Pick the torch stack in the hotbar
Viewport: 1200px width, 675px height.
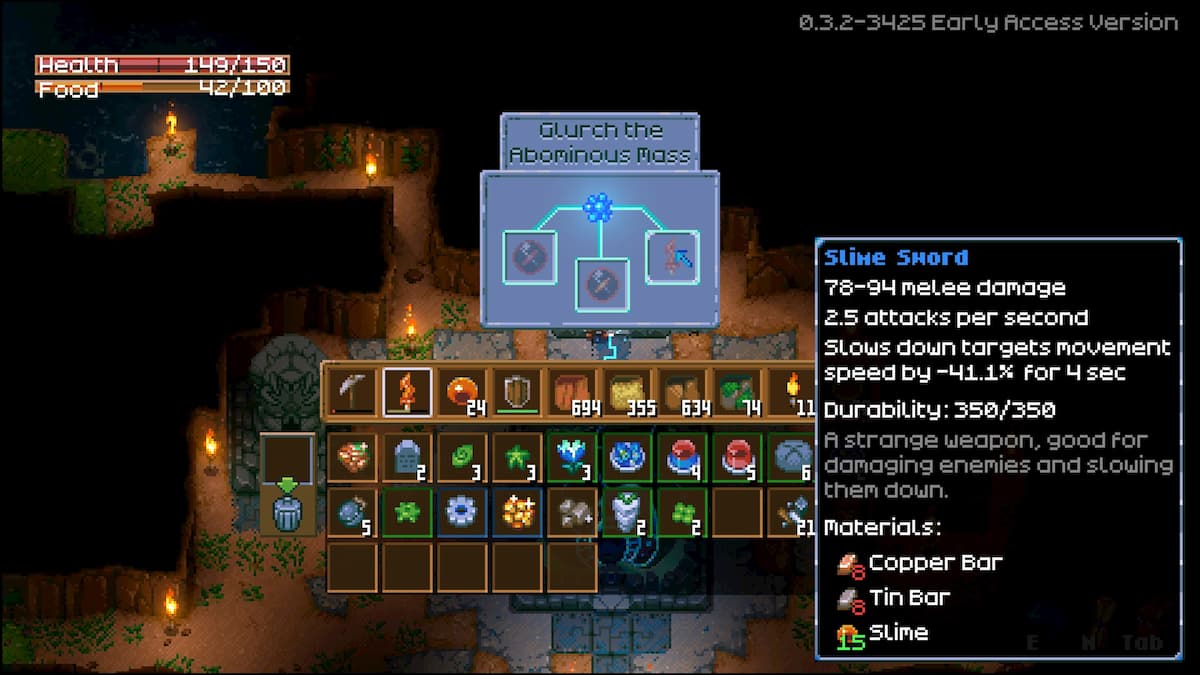coord(792,392)
